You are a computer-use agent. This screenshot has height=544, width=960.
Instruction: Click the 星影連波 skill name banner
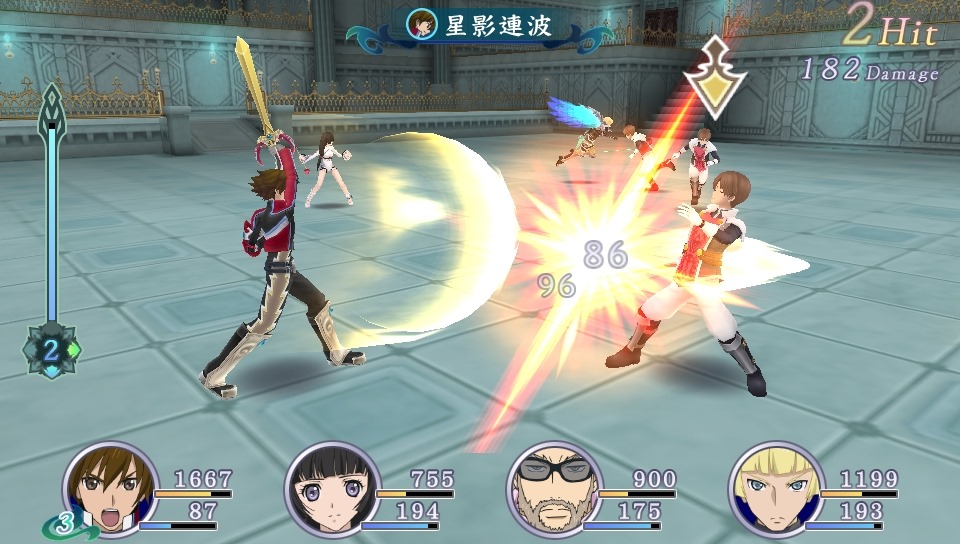point(484,27)
